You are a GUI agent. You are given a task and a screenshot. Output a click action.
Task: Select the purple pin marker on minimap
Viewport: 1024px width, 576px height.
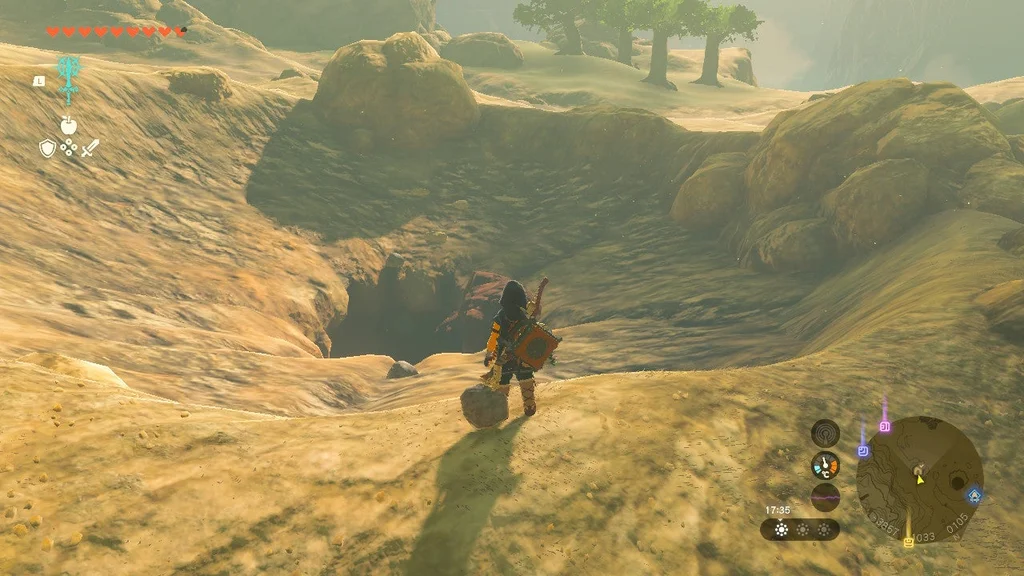pyautogui.click(x=863, y=450)
